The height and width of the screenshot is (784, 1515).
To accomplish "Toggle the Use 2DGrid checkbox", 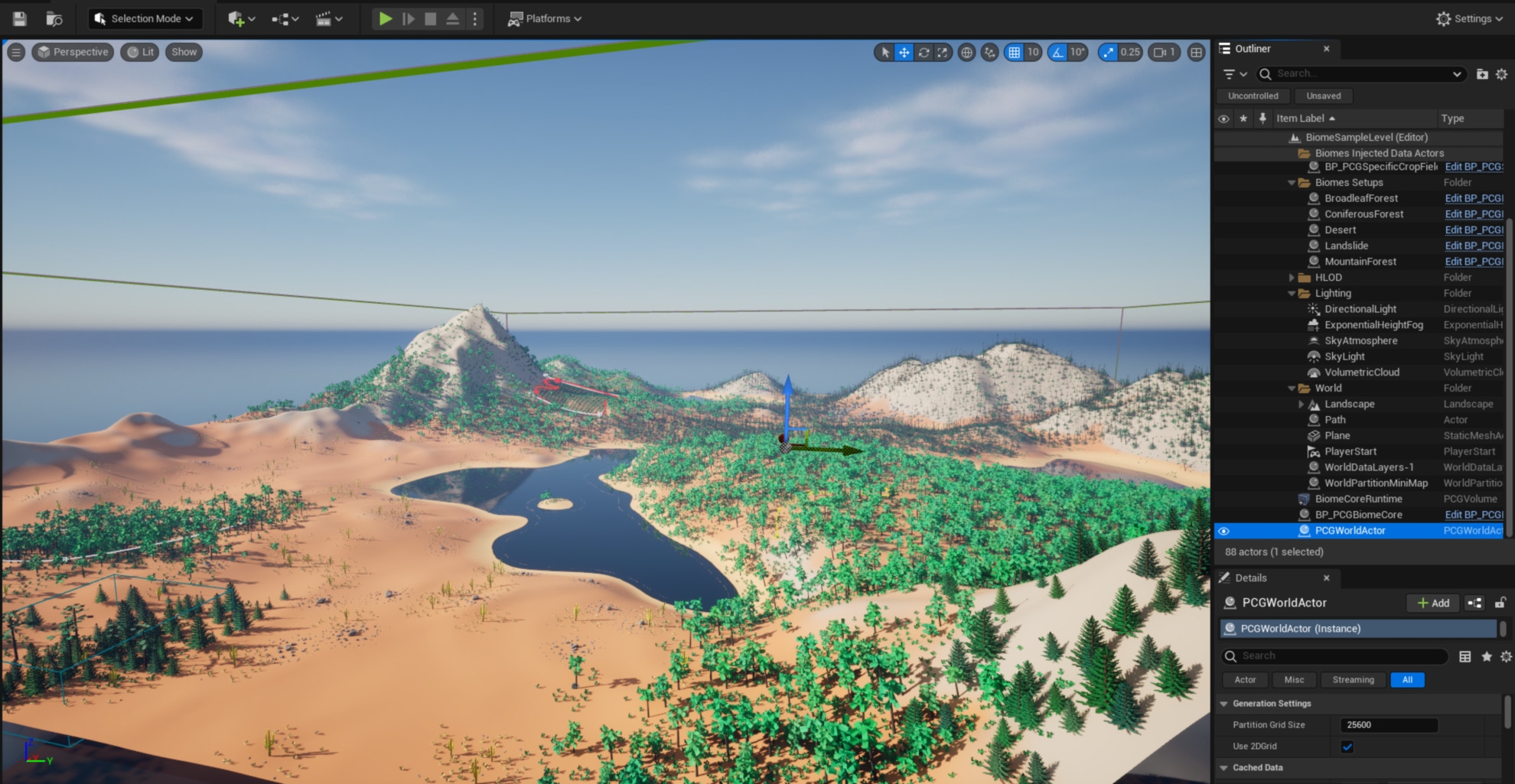I will point(1347,747).
